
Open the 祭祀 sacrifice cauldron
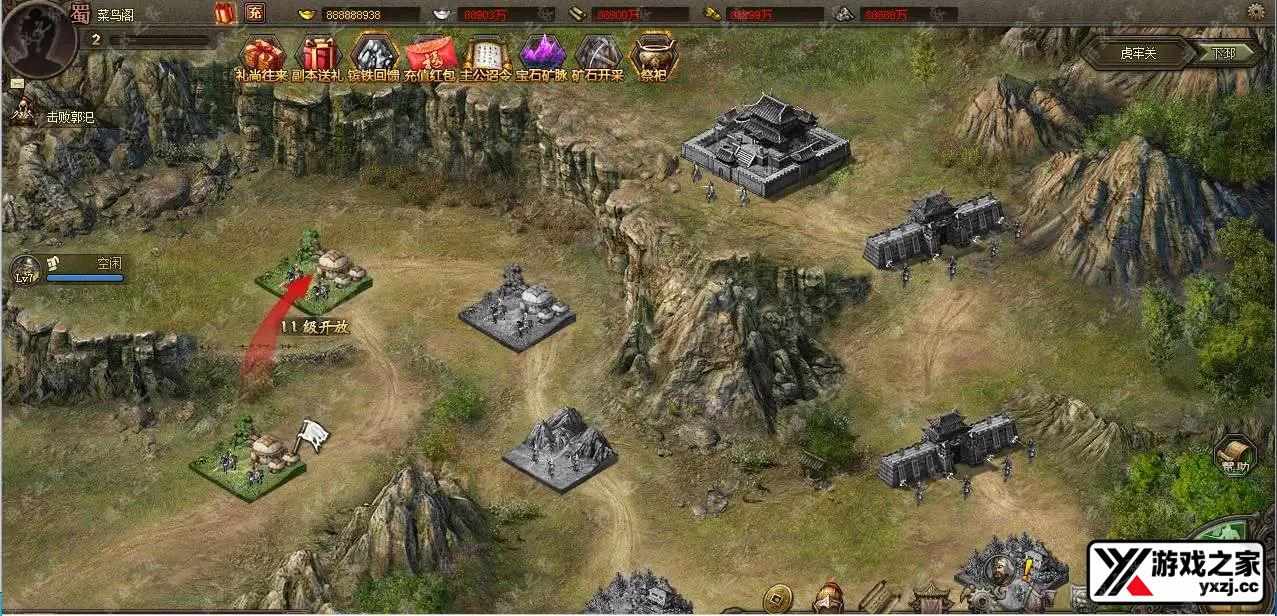pos(654,55)
